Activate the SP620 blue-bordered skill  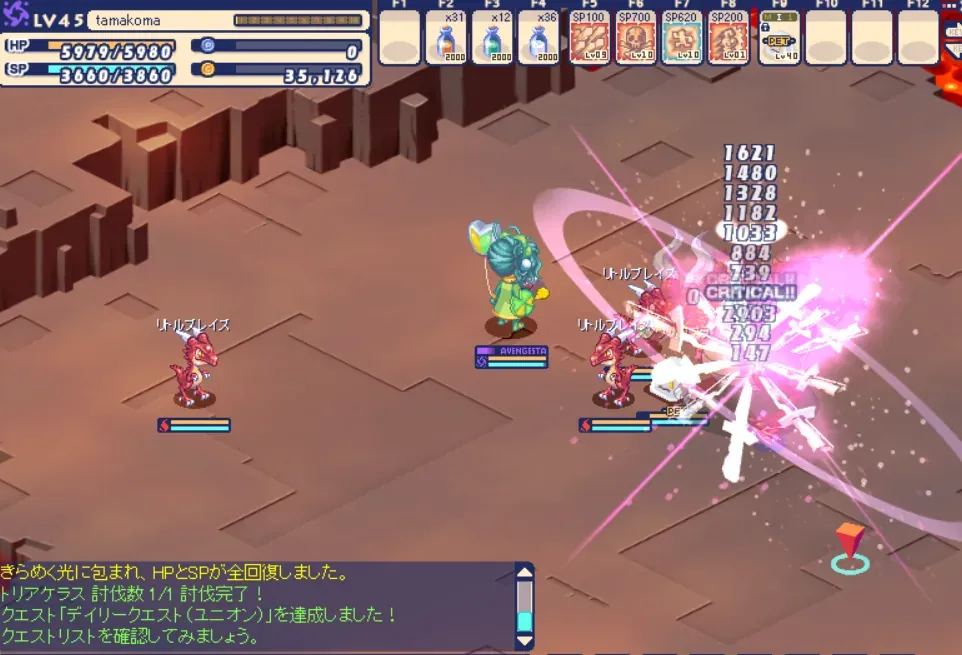(x=682, y=40)
